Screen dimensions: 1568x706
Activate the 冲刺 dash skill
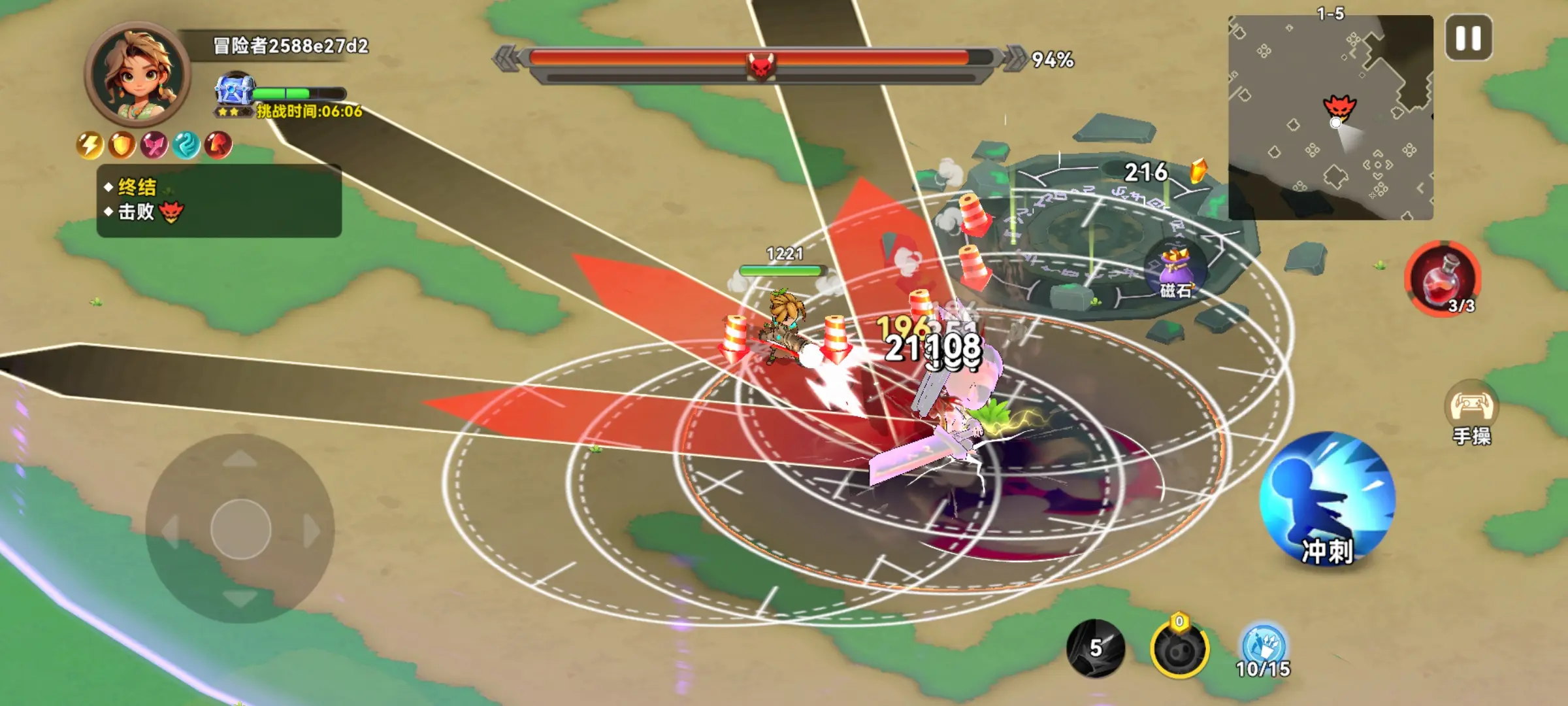(1326, 500)
